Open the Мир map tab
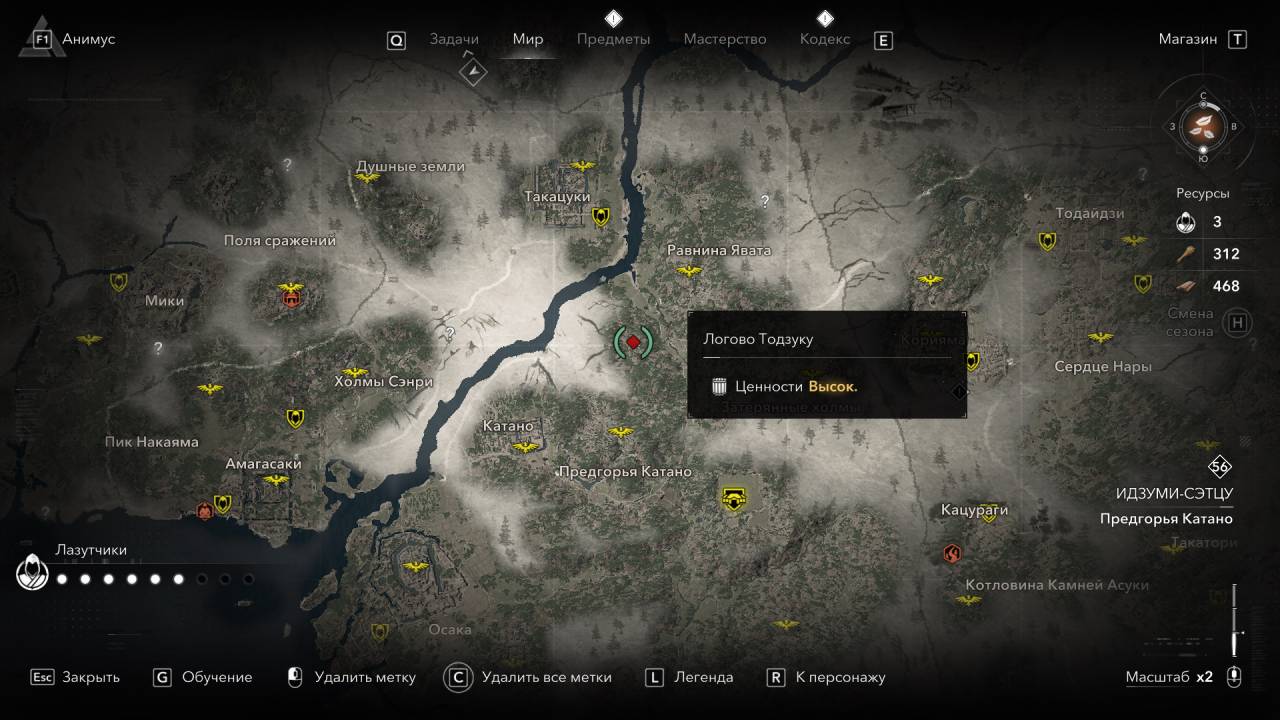This screenshot has width=1280, height=720. tap(528, 39)
